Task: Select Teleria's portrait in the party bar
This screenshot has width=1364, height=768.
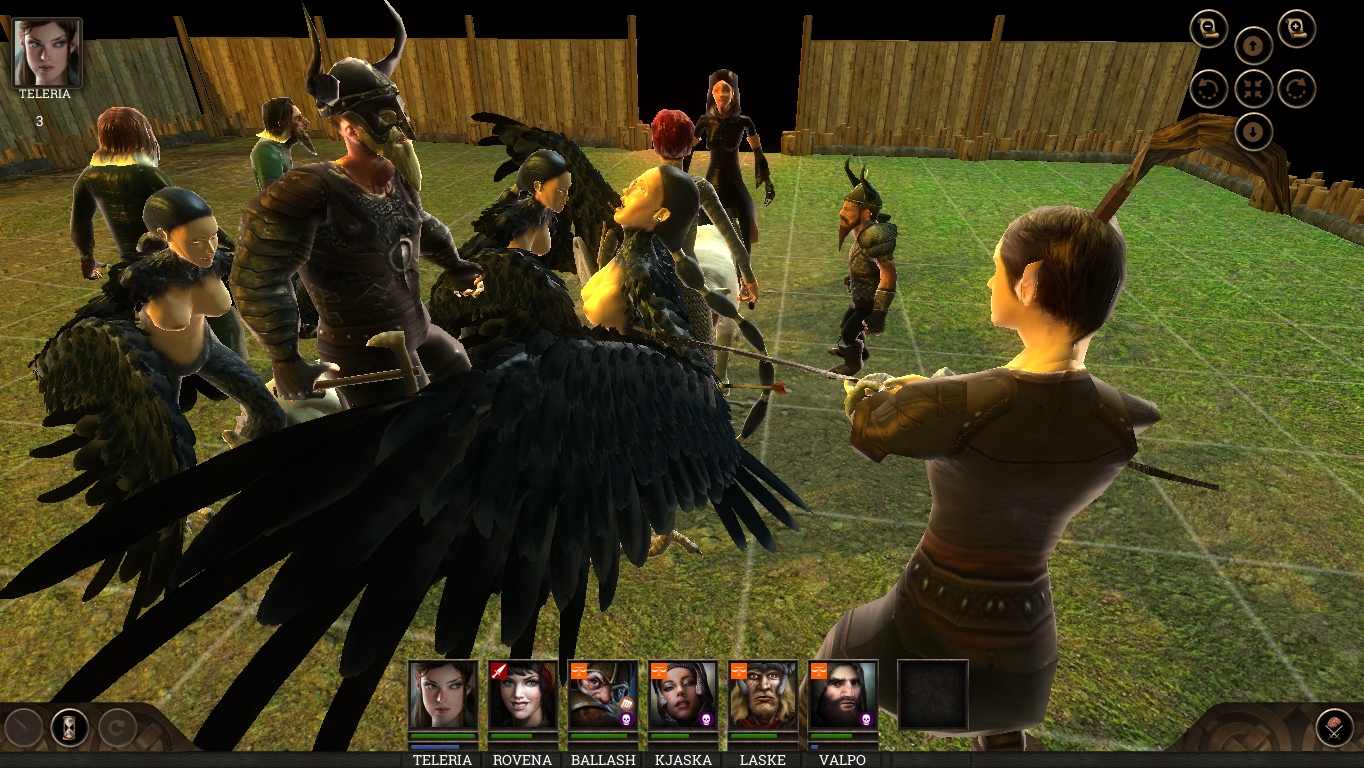Action: click(x=442, y=694)
